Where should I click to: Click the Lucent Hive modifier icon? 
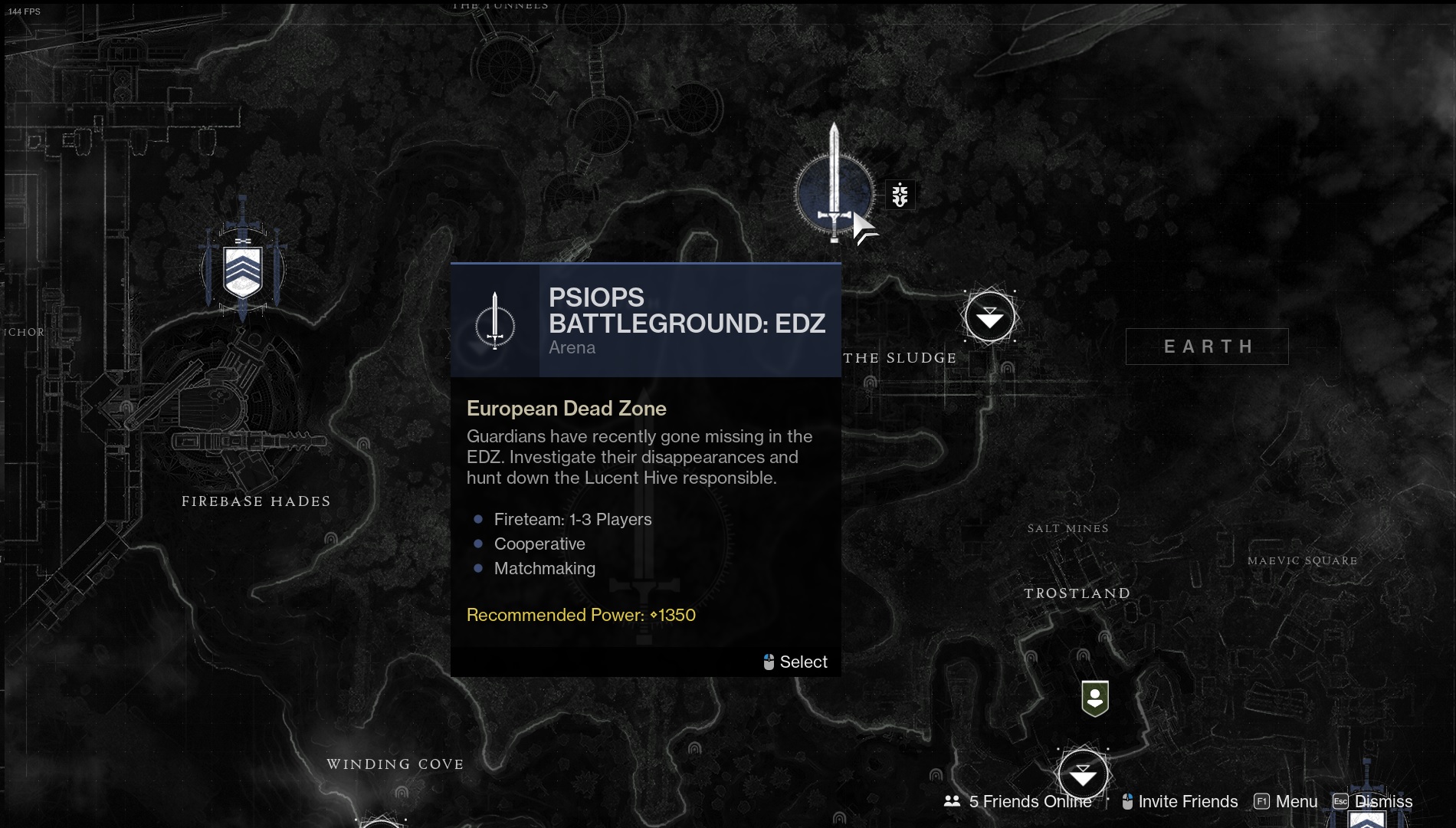[900, 195]
